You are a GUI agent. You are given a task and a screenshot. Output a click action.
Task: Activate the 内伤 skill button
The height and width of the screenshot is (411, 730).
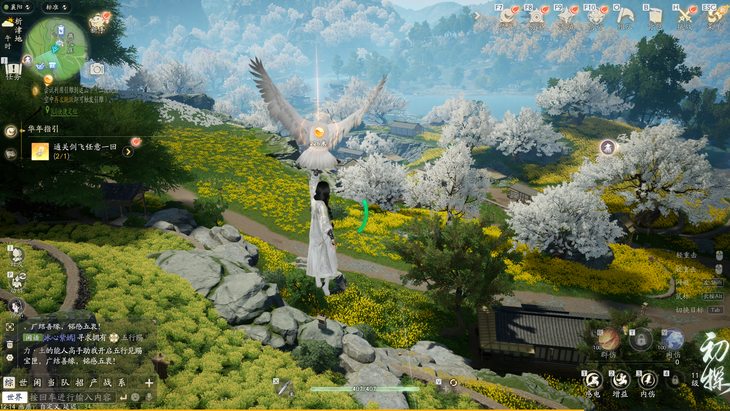[x=648, y=380]
